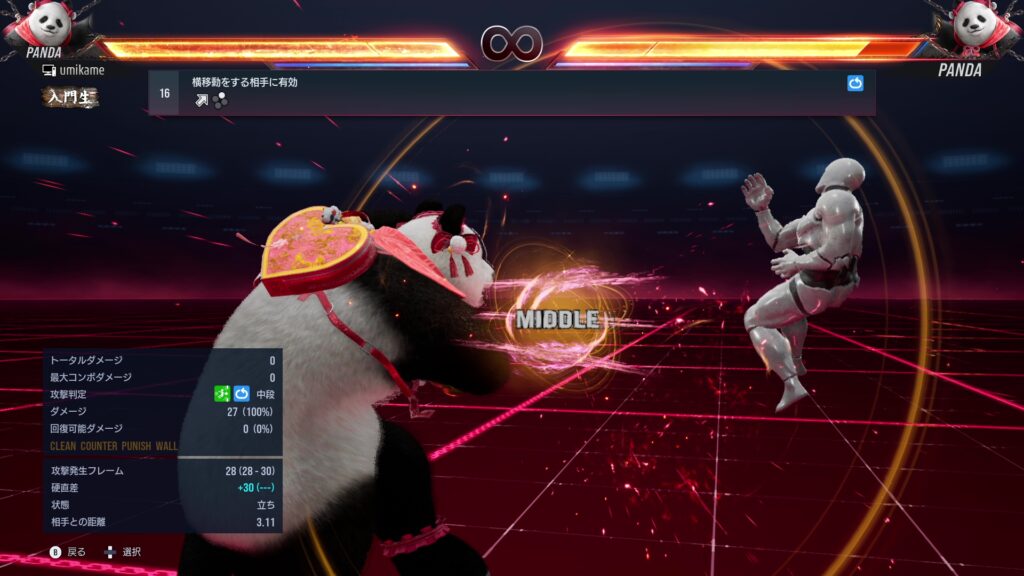
Task: Click the blue replay icon on the move row
Action: (855, 84)
